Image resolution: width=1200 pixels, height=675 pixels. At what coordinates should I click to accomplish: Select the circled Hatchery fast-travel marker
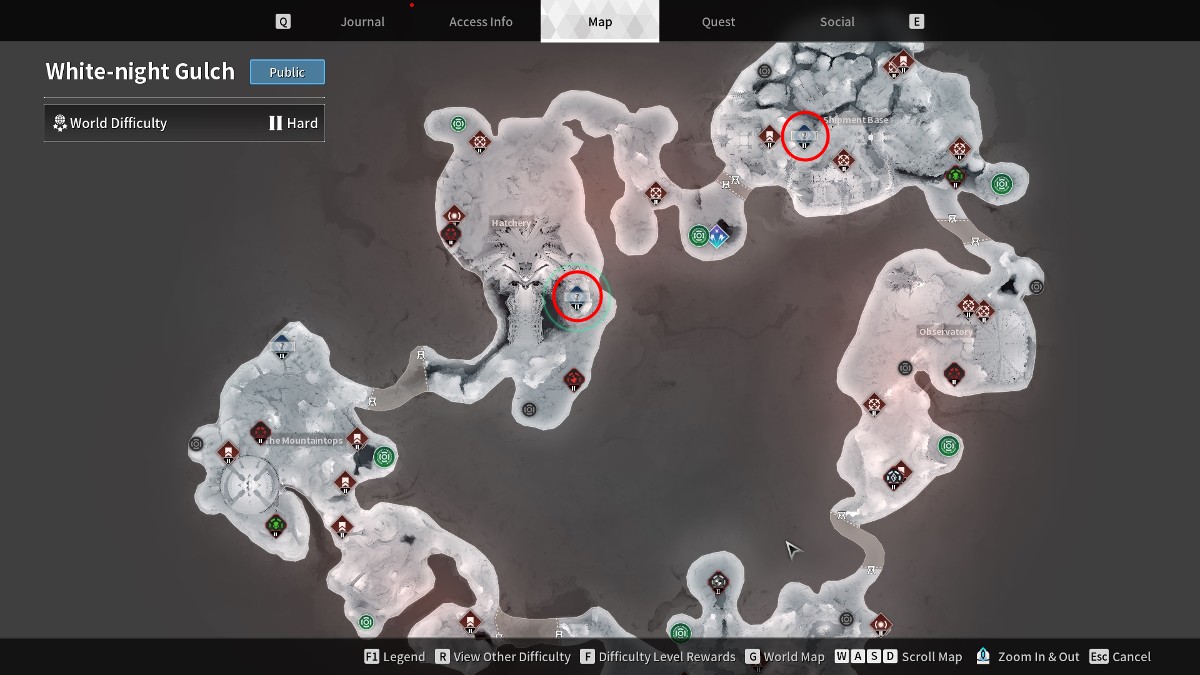(x=577, y=295)
